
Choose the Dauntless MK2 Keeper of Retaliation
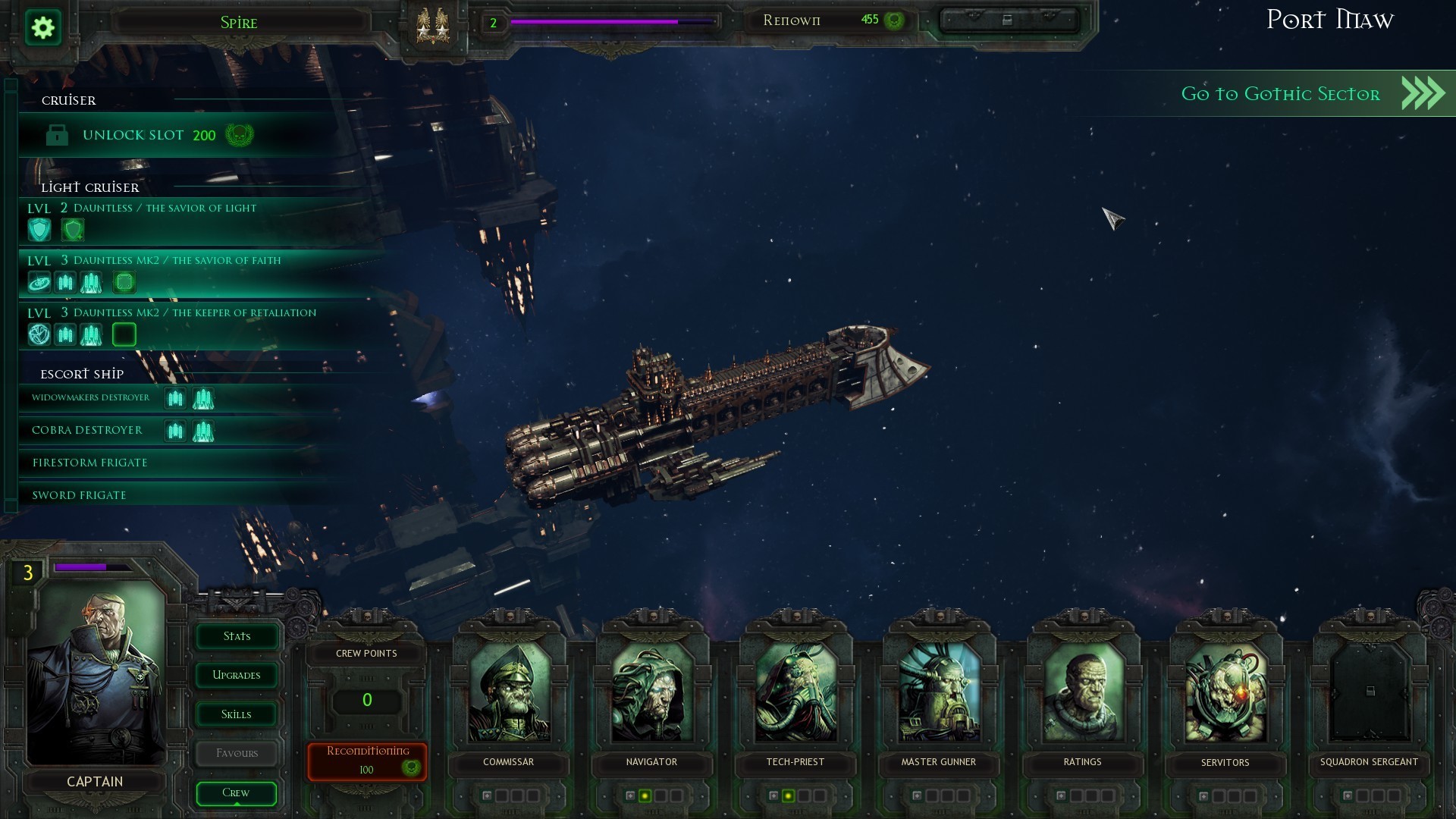pyautogui.click(x=194, y=312)
